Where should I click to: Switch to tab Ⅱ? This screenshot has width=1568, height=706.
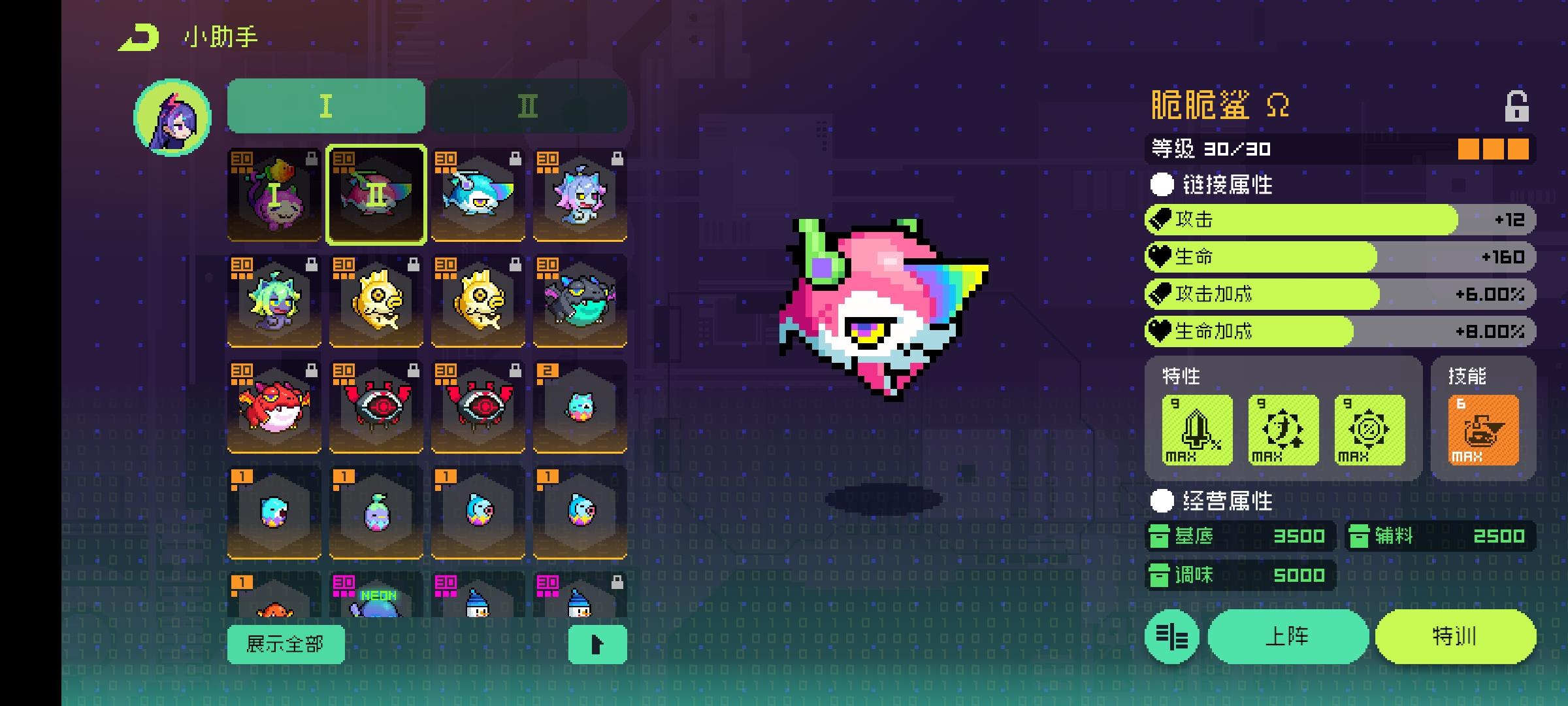528,107
